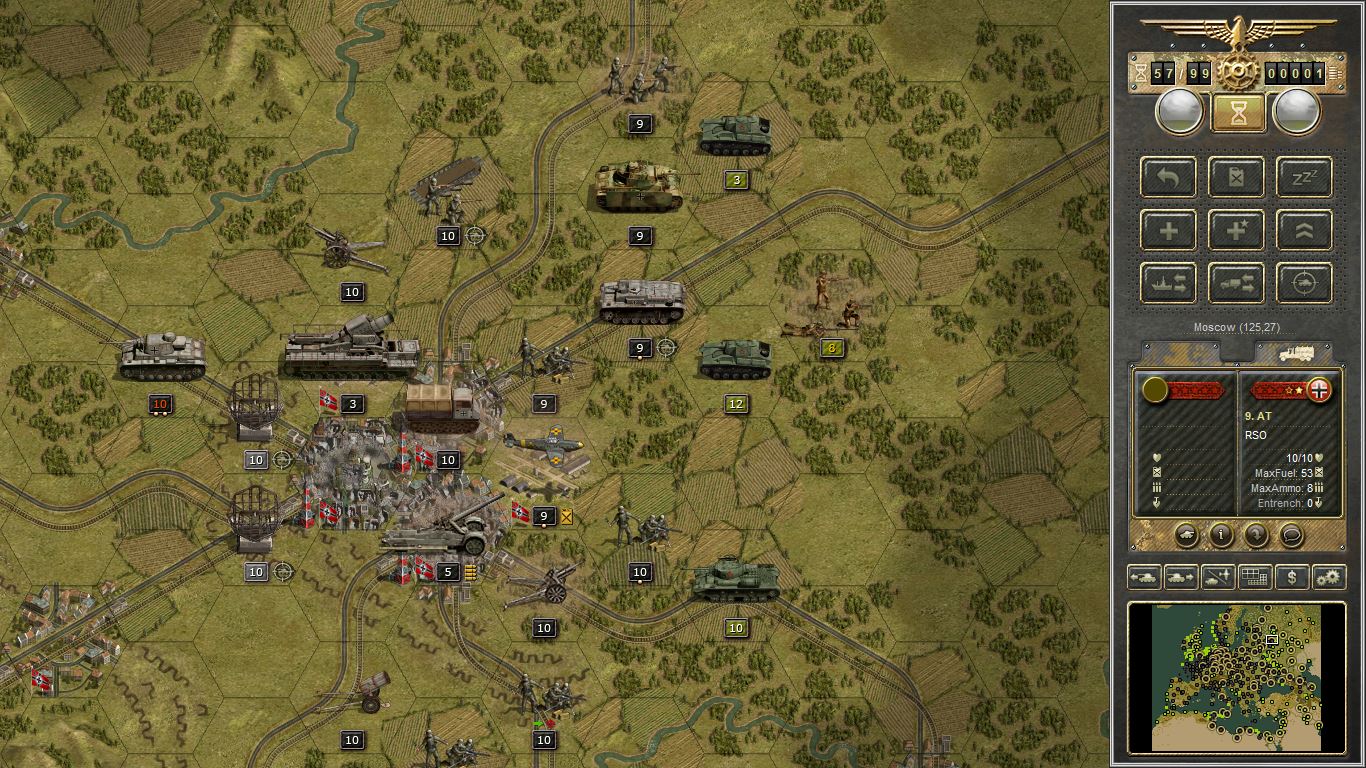Apply standard replacements to the unit
Viewport: 1366px width, 768px height.
(1167, 230)
